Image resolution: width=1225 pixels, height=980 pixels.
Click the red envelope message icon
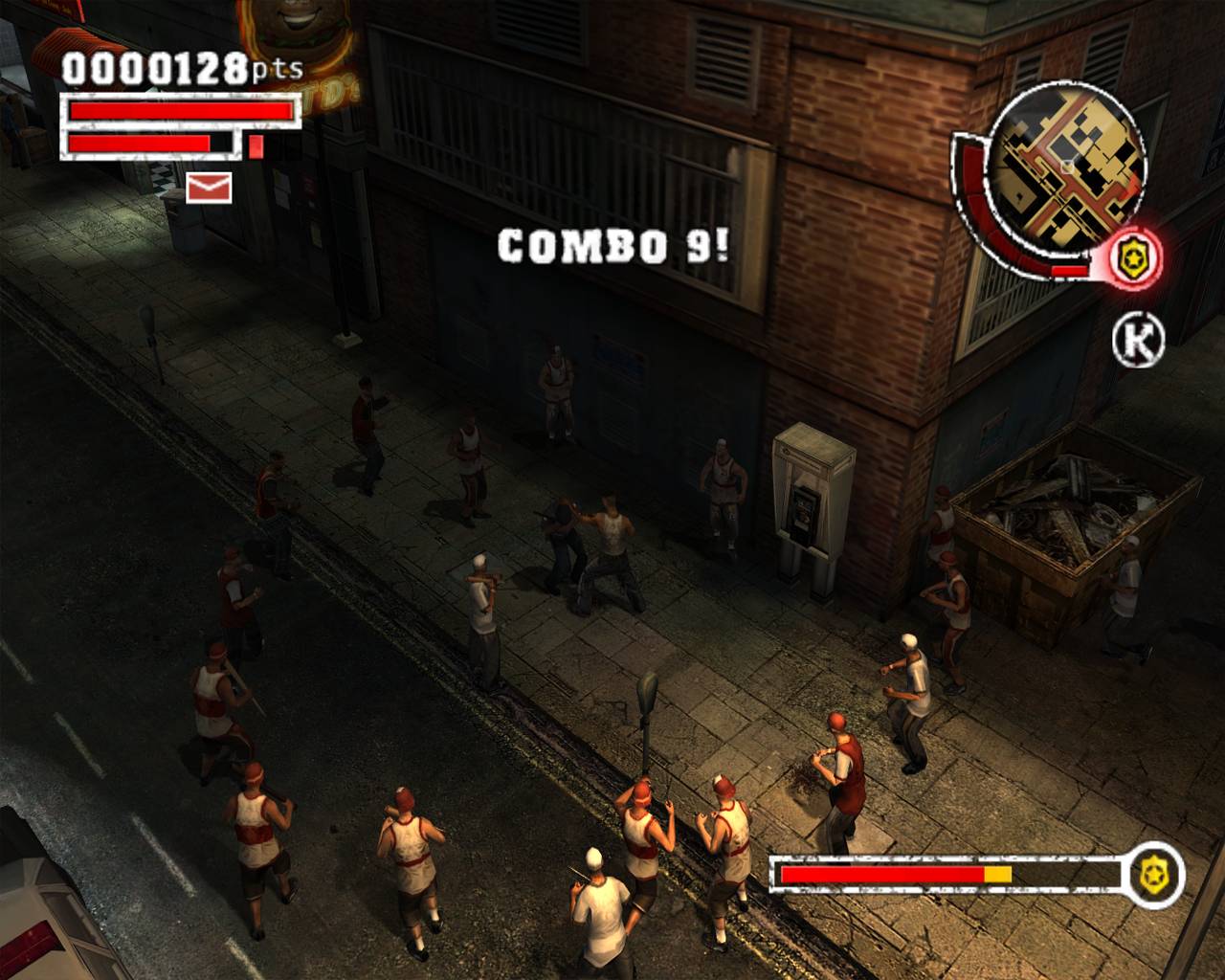tap(209, 189)
